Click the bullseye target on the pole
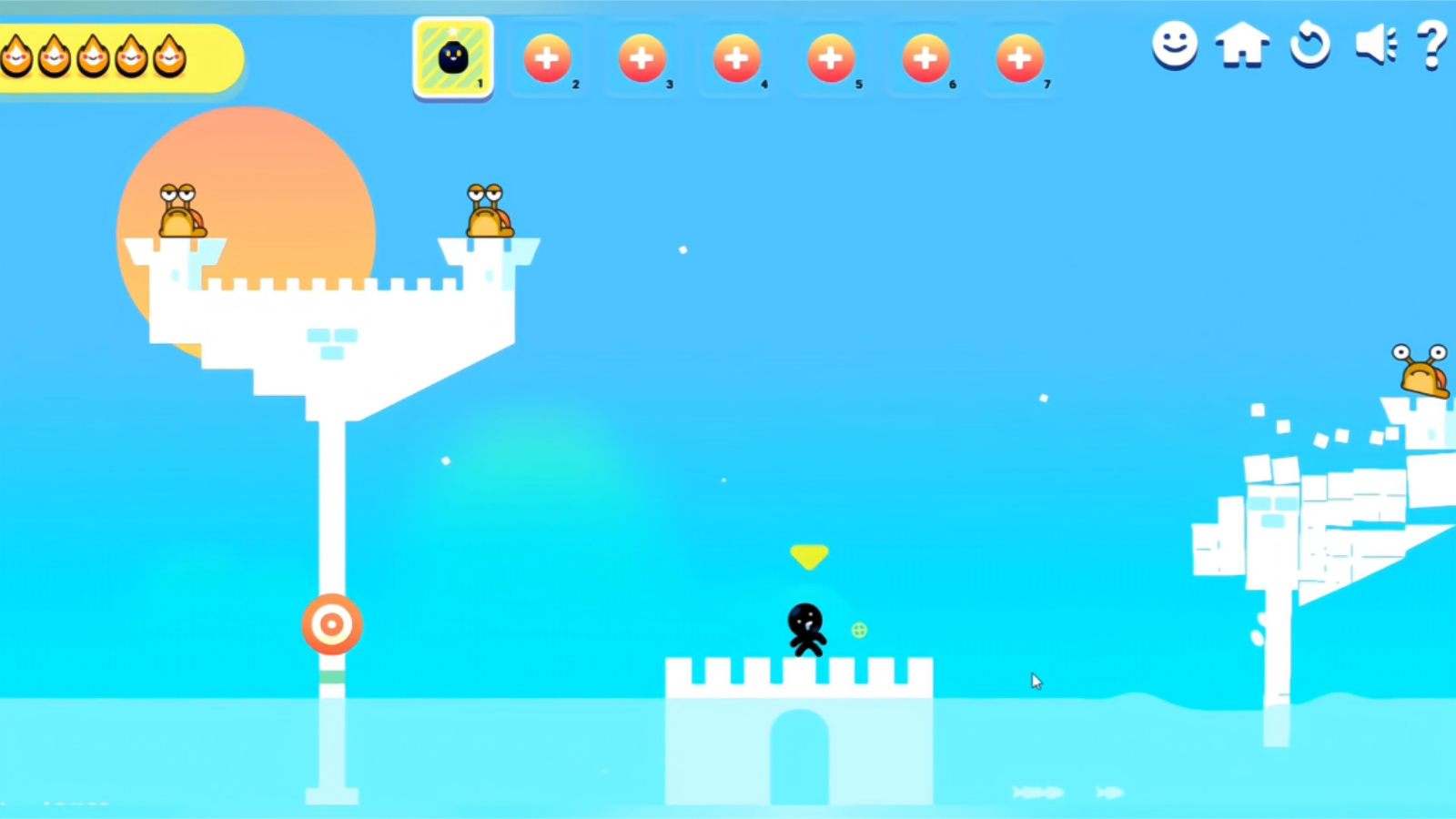The width and height of the screenshot is (1456, 819). (x=332, y=622)
